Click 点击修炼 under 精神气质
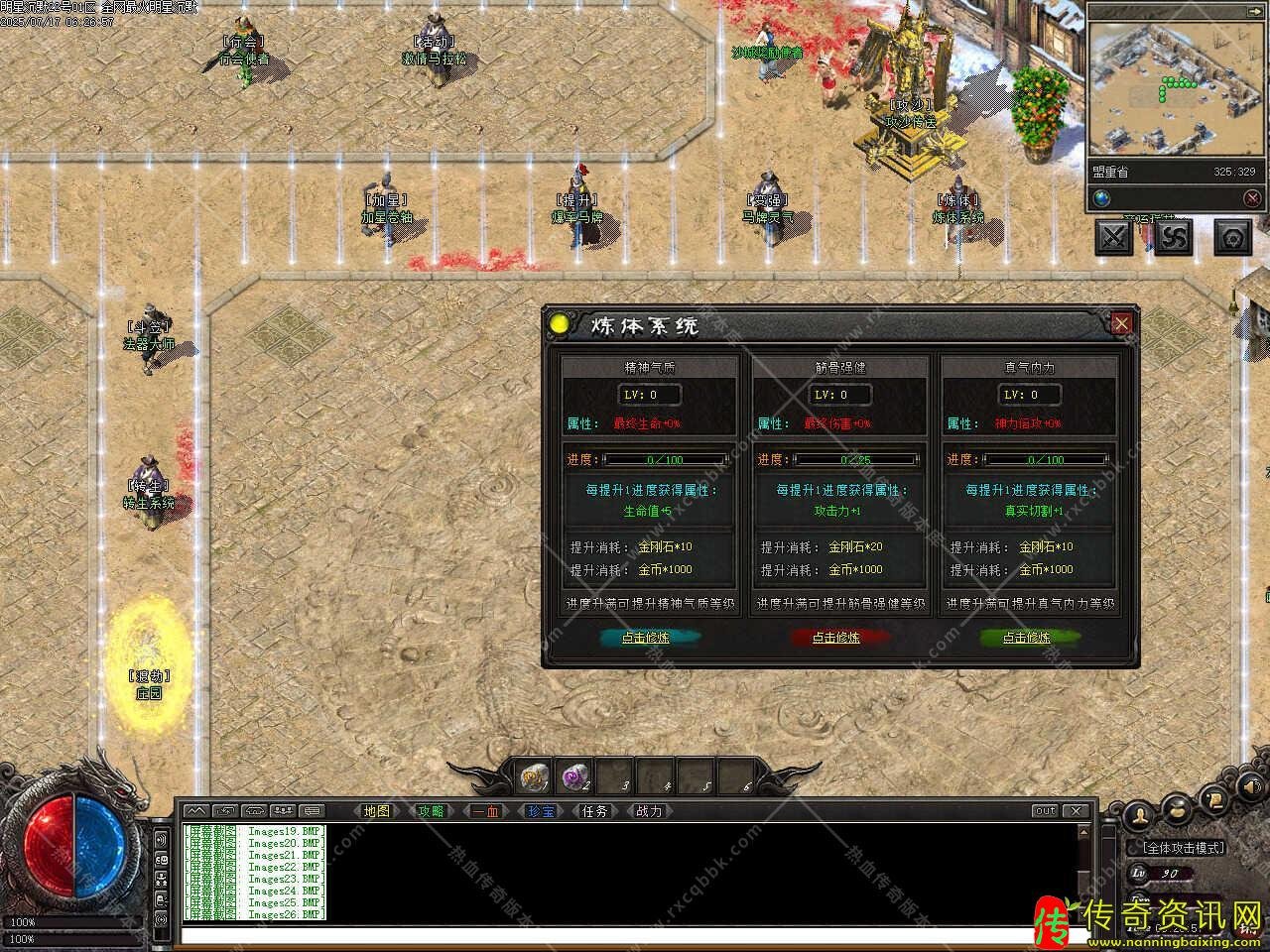Image resolution: width=1270 pixels, height=952 pixels. click(x=646, y=638)
